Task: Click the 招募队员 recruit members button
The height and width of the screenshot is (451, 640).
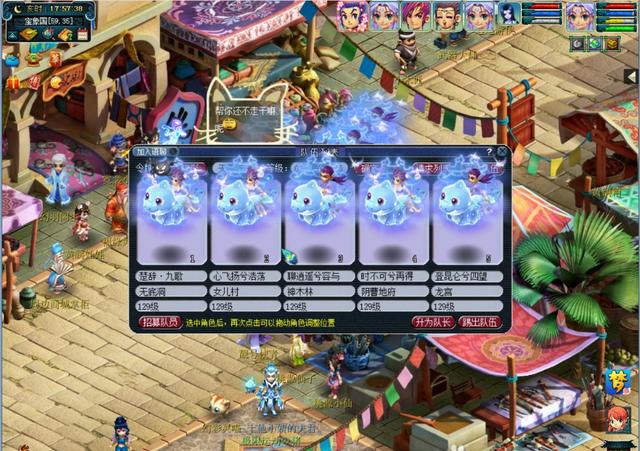Action: [158, 322]
